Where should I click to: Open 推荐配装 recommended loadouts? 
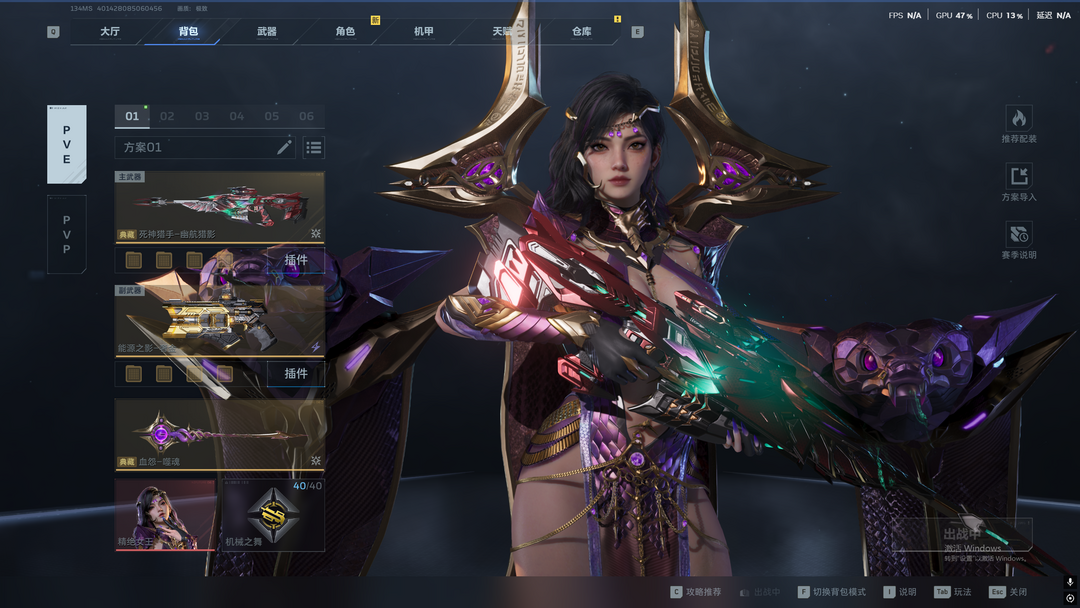click(x=1018, y=125)
